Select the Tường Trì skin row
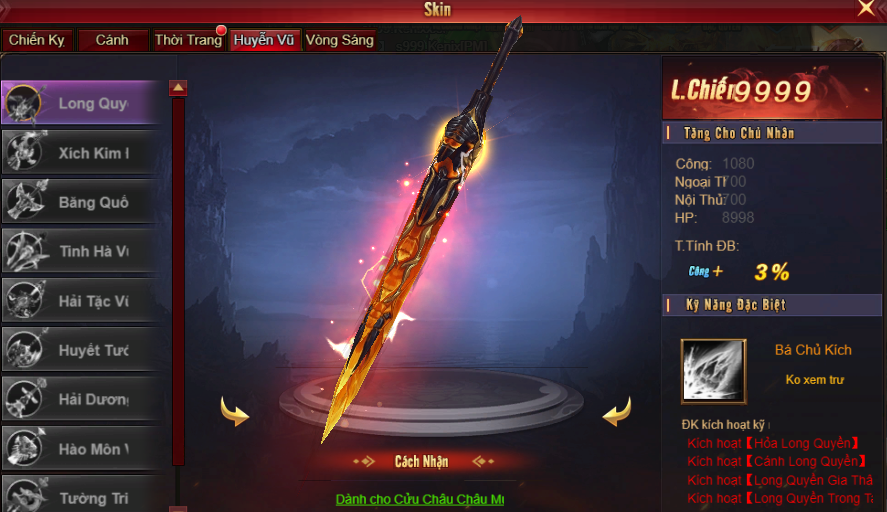Image resolution: width=887 pixels, height=512 pixels. pyautogui.click(x=80, y=497)
